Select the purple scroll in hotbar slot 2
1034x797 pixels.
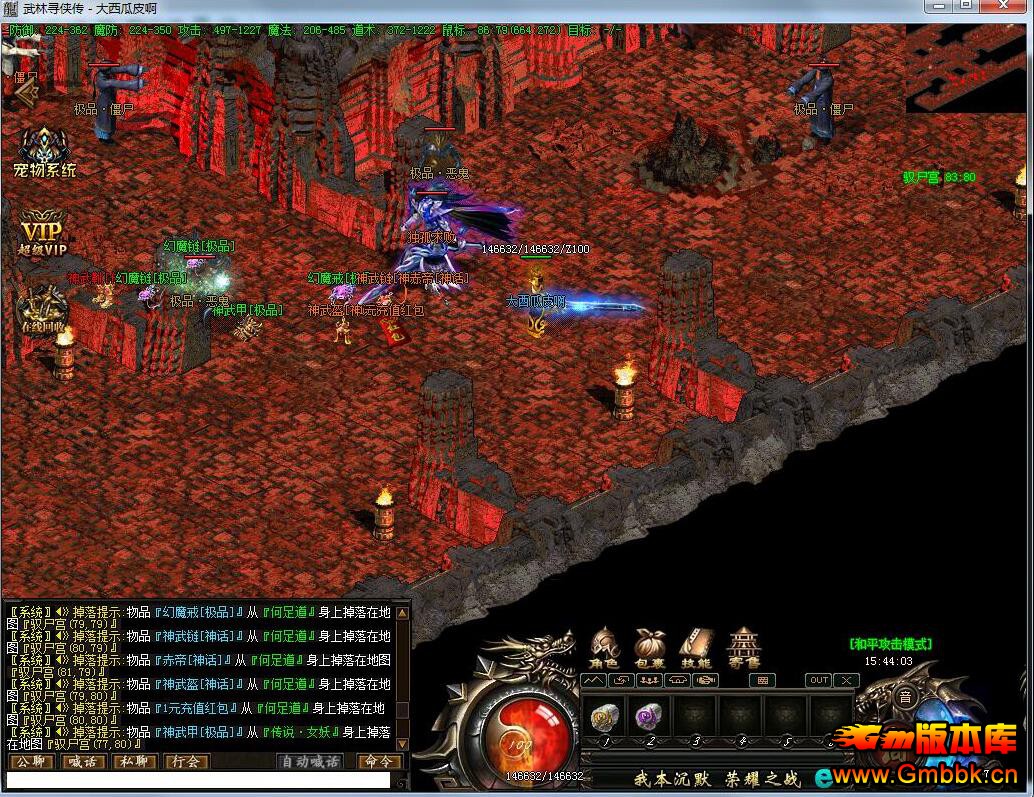click(x=648, y=717)
